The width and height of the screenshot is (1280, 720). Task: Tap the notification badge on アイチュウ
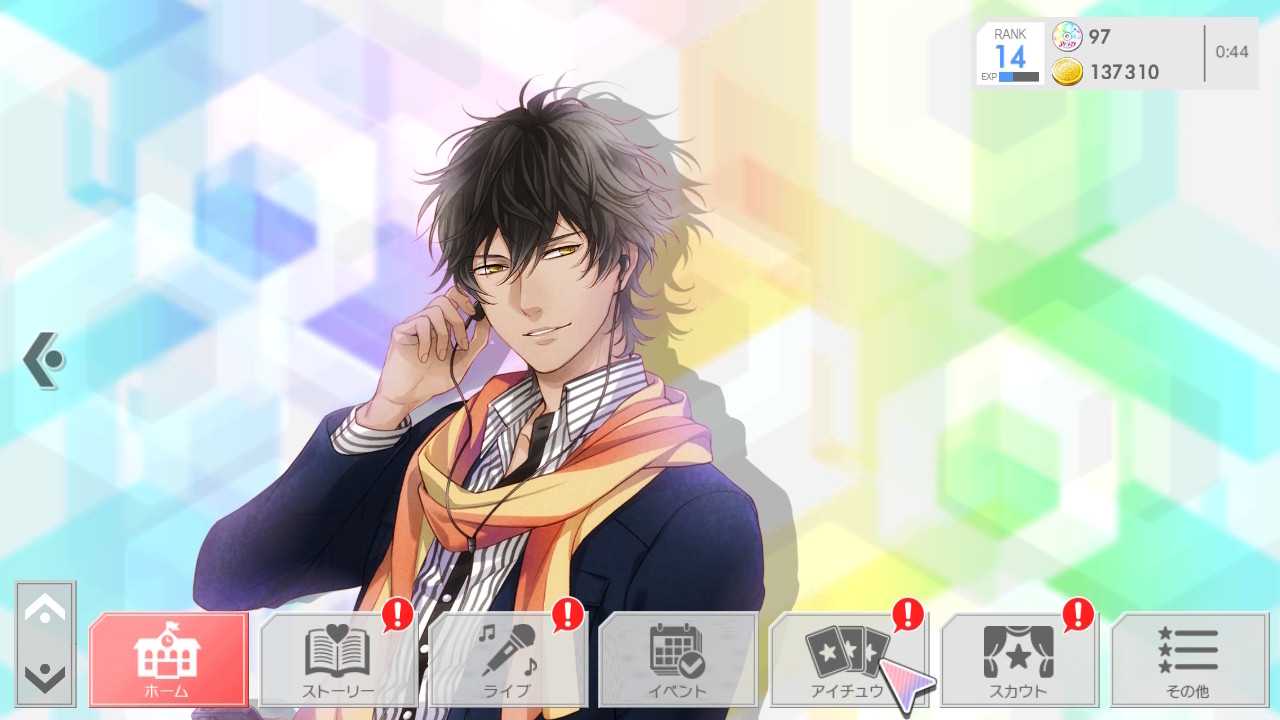click(907, 617)
